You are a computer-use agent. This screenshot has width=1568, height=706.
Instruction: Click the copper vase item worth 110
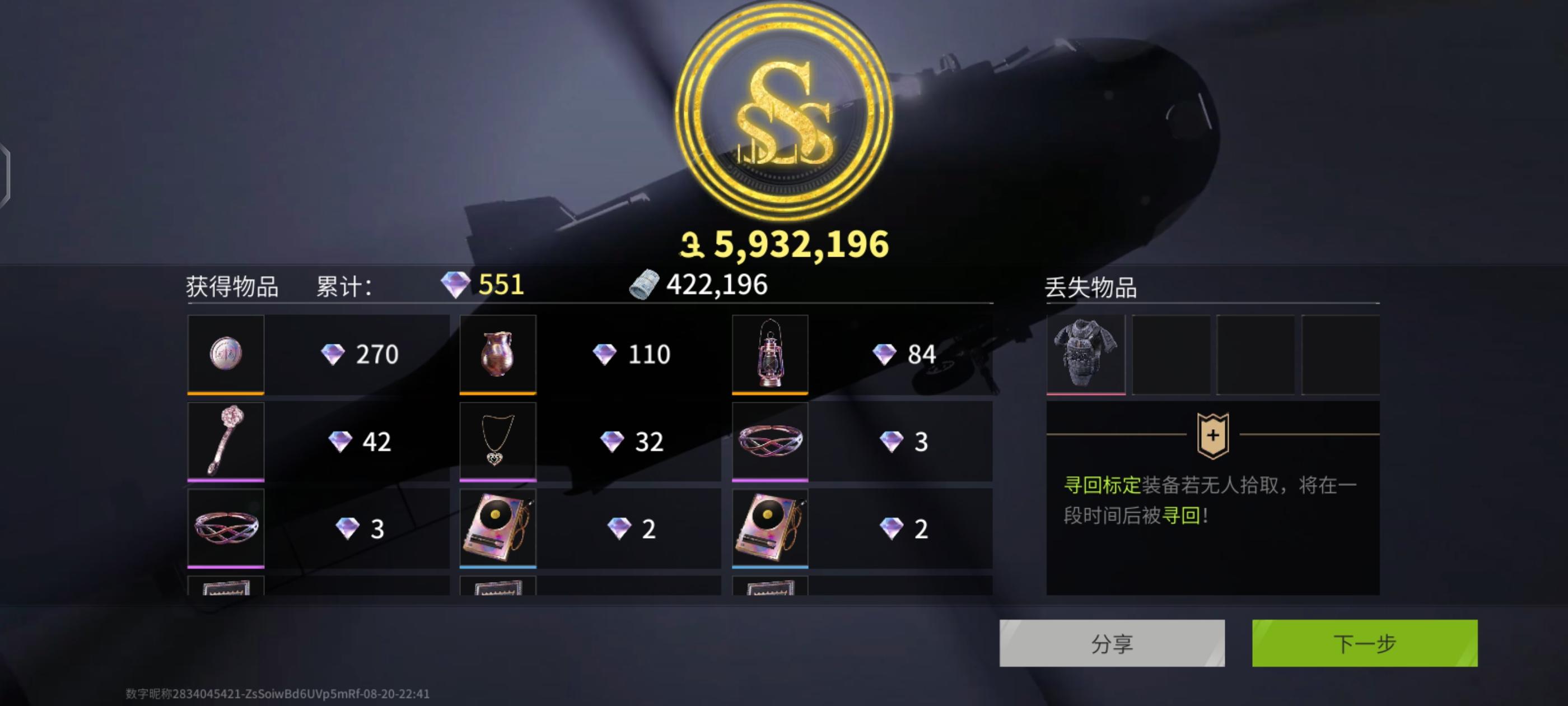pyautogui.click(x=497, y=354)
